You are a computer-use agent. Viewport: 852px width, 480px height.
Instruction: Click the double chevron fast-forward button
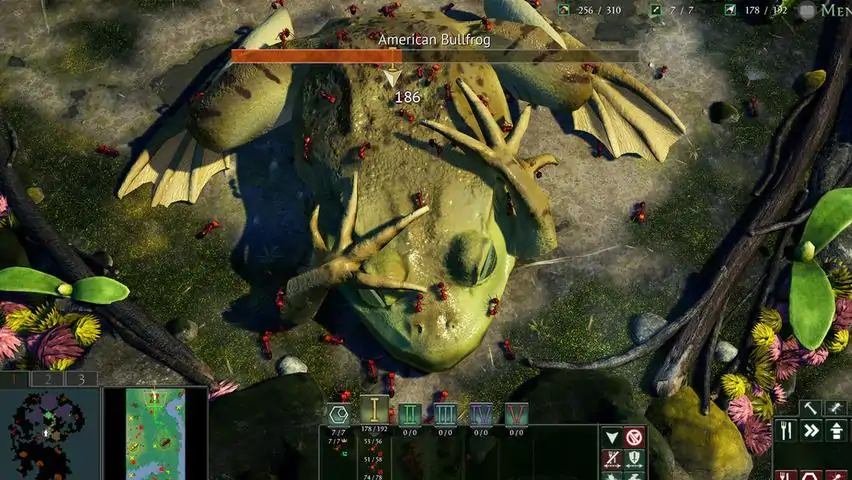pyautogui.click(x=811, y=431)
